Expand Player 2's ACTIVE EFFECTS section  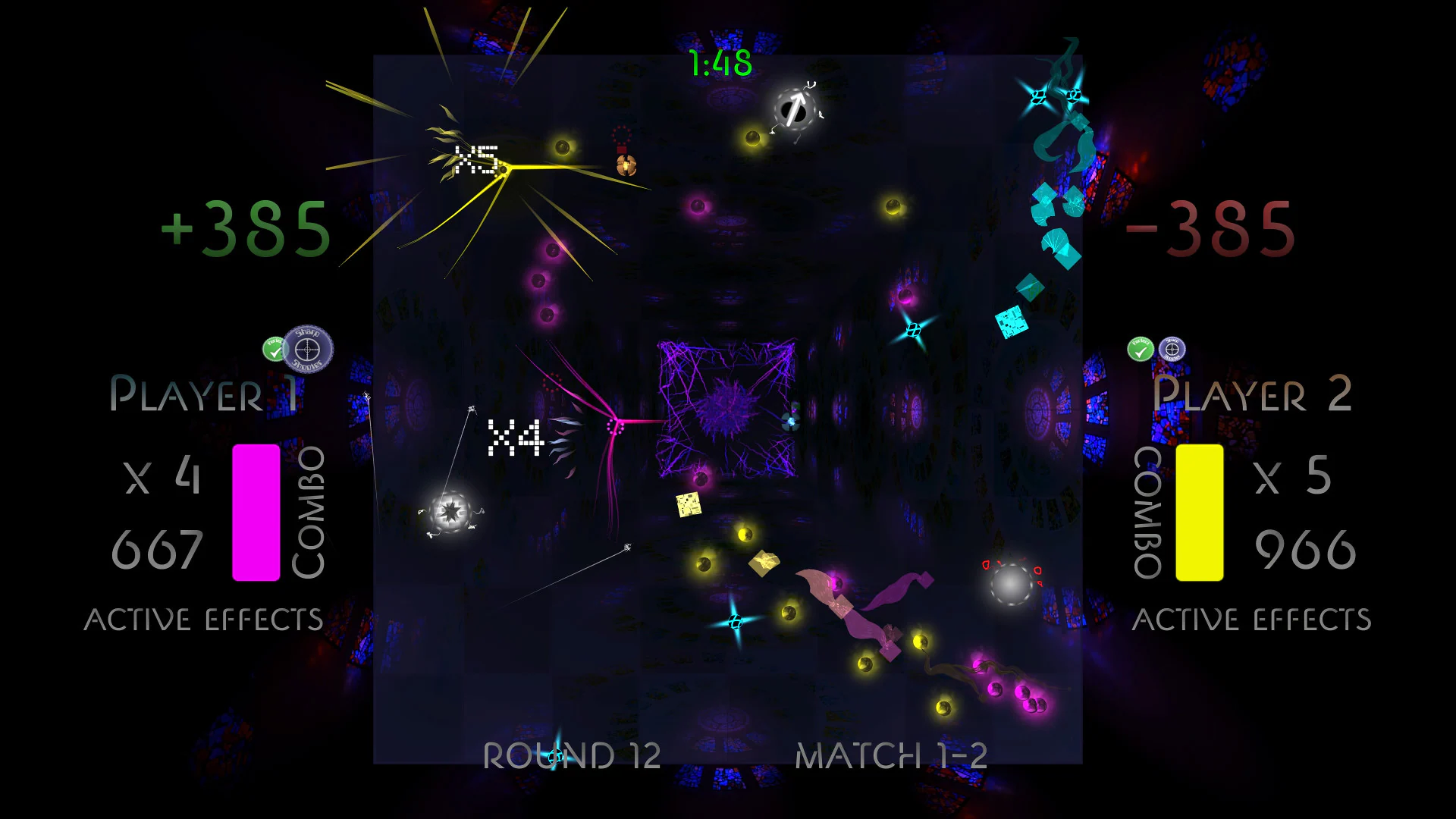pyautogui.click(x=1251, y=618)
